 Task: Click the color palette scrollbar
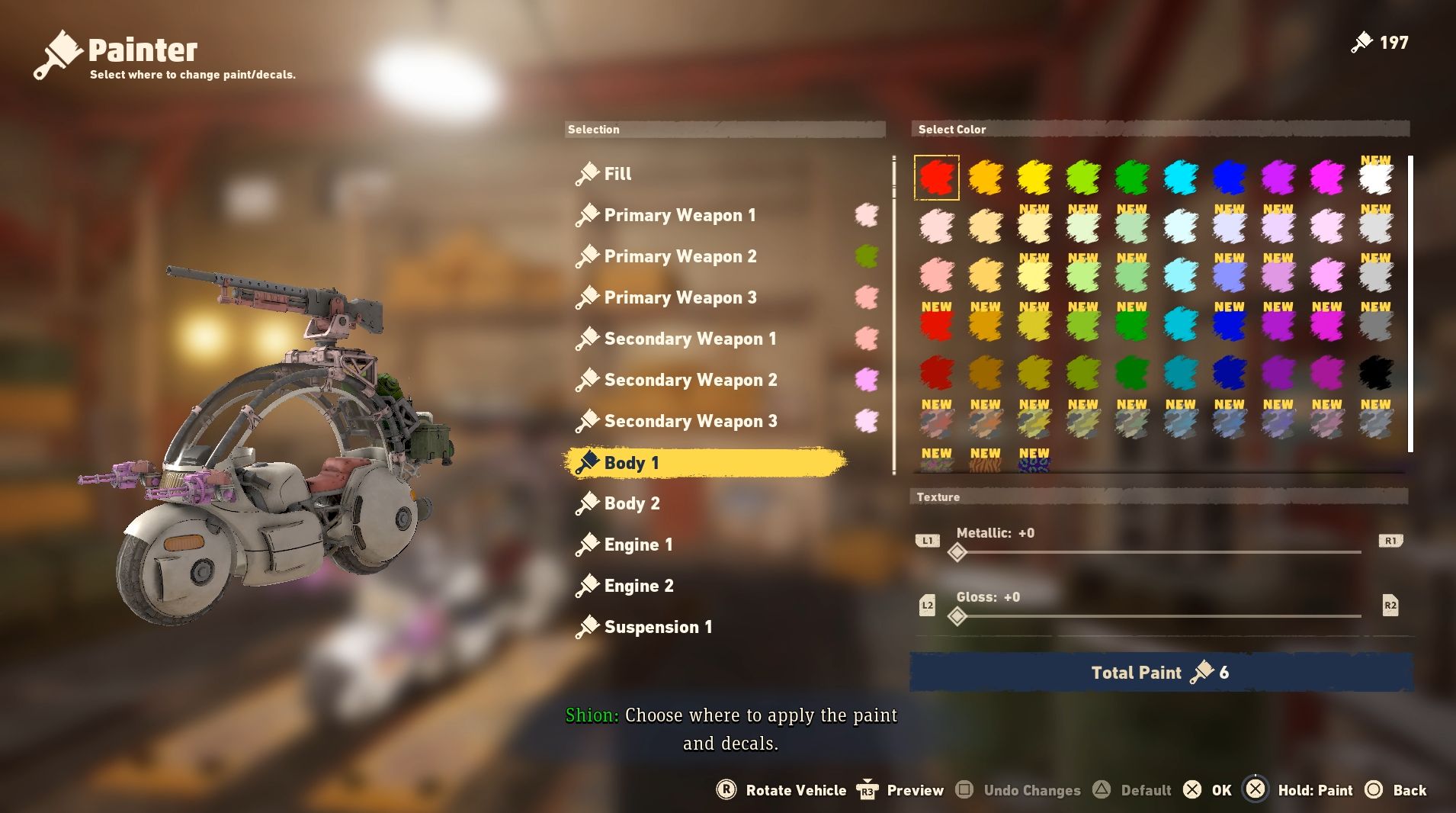tap(1410, 304)
